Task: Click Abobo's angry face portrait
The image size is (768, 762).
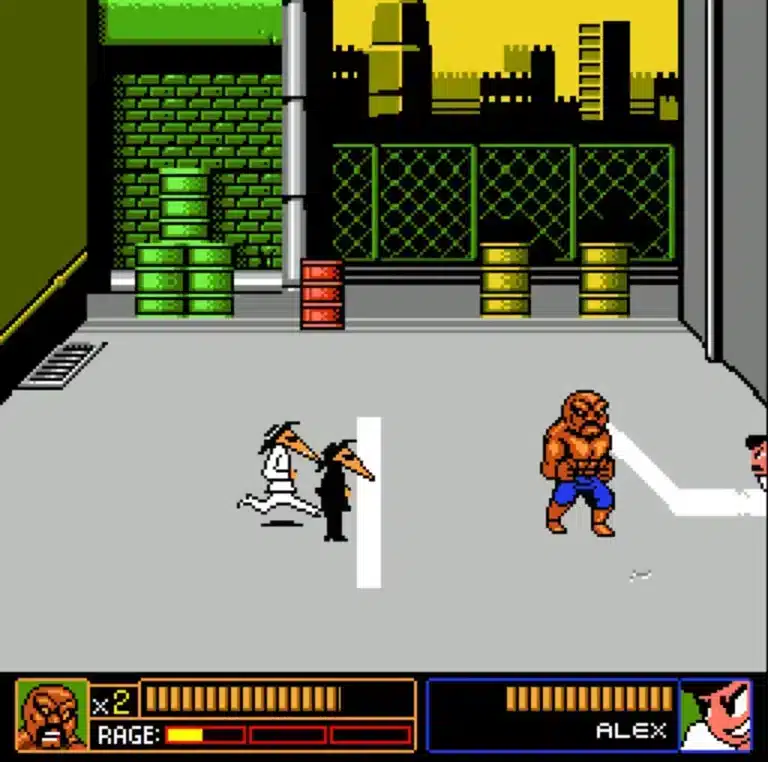Action: coord(52,715)
